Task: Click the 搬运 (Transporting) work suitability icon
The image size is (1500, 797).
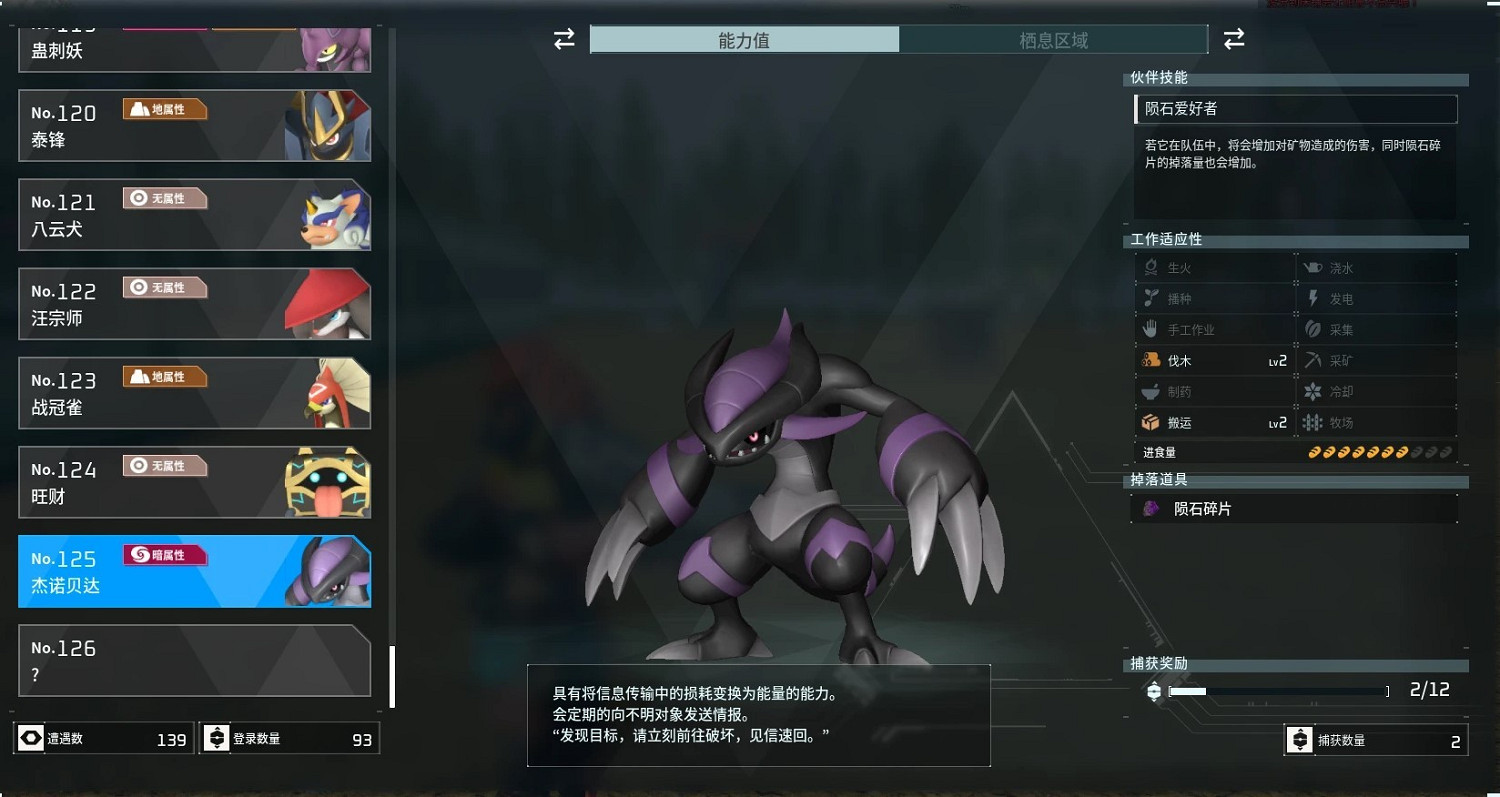Action: click(1152, 422)
